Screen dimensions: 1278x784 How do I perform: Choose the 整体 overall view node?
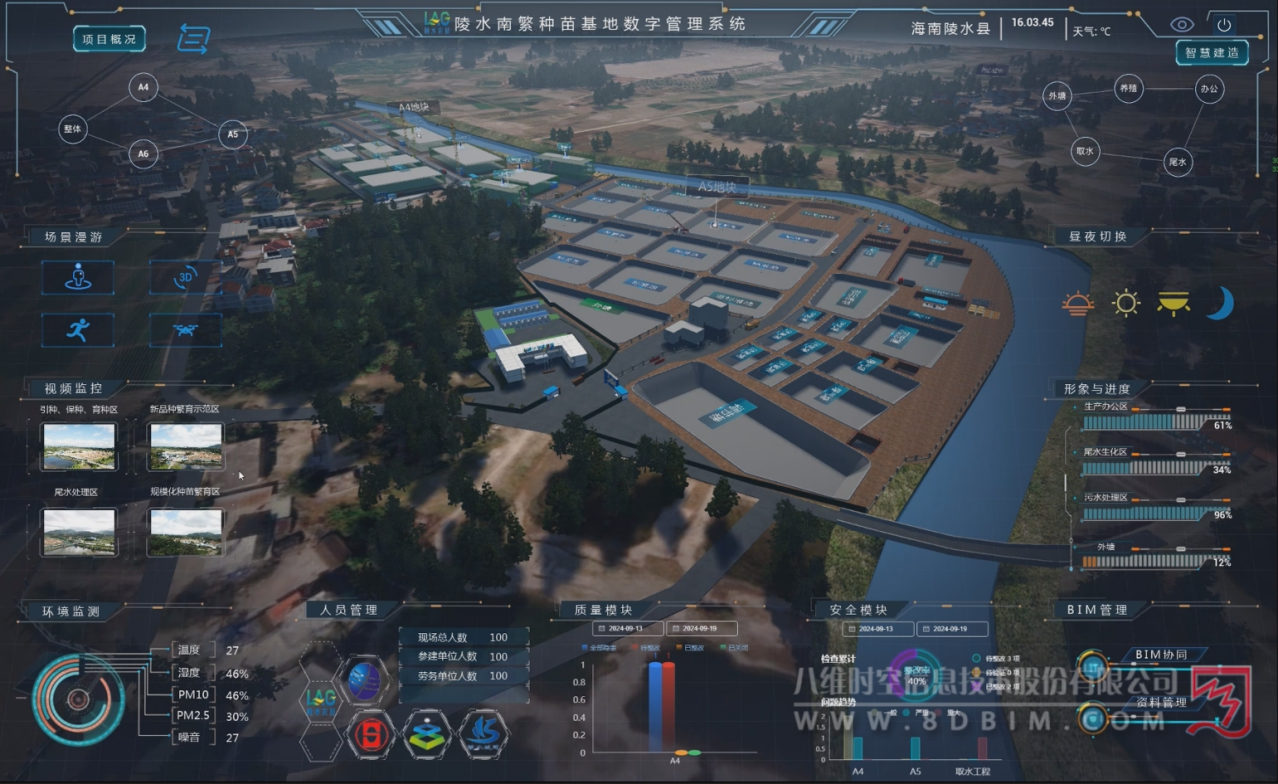point(72,130)
